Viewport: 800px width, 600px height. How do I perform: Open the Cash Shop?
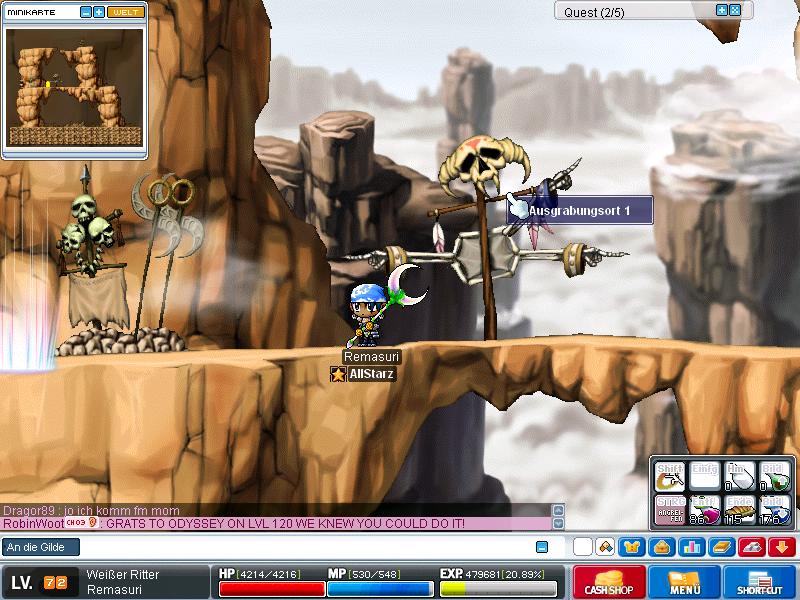point(608,582)
